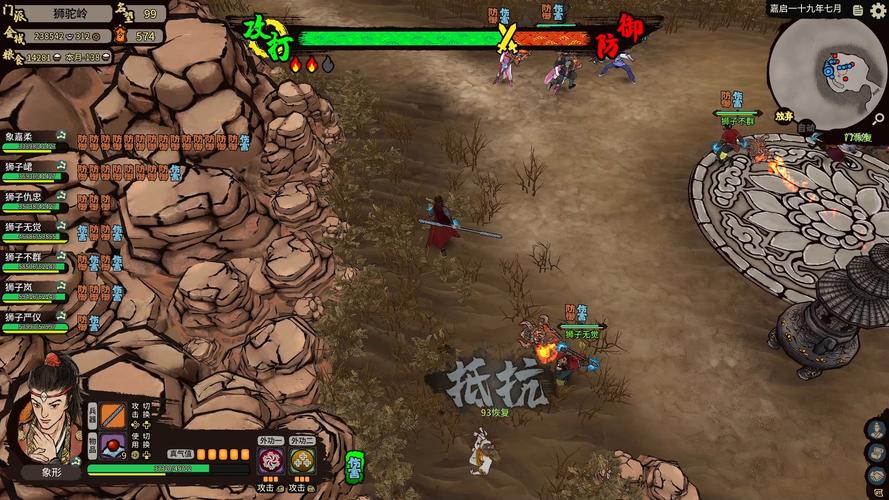The width and height of the screenshot is (889, 500).
Task: Click the 放弃 (give up) button
Action: 784,116
